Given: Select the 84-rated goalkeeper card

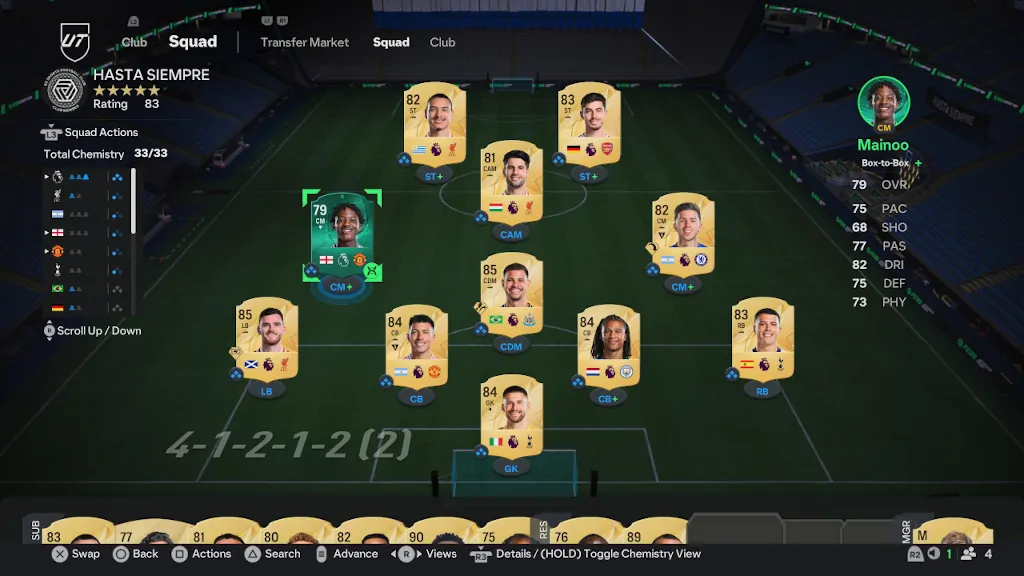Looking at the screenshot, I should (511, 414).
